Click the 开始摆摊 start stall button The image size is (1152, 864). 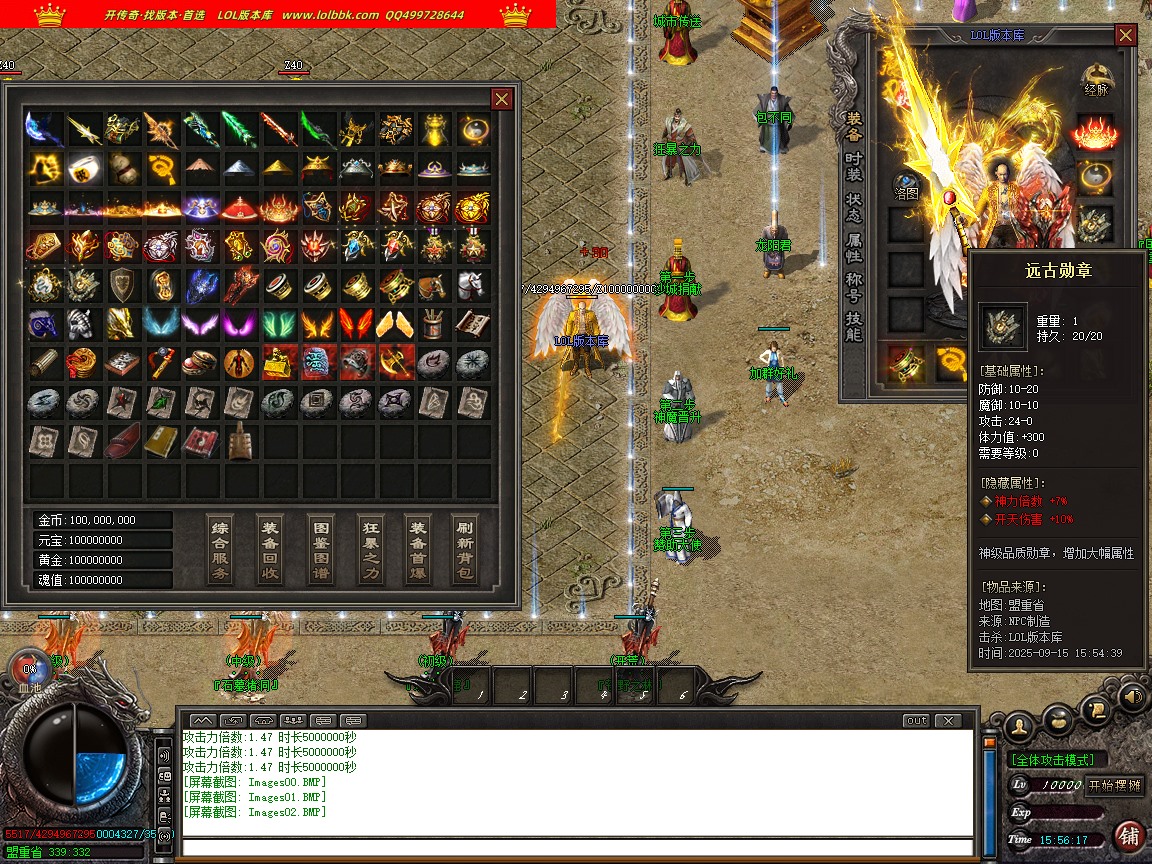1115,785
